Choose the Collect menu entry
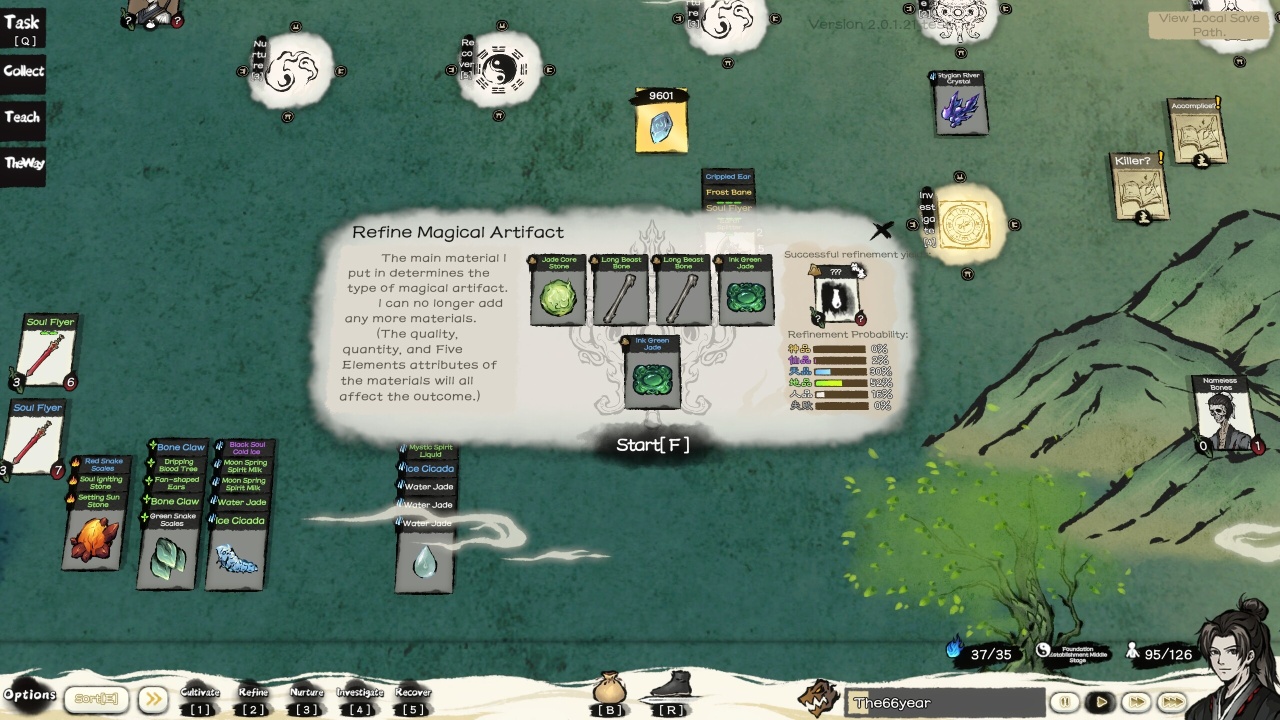 coord(23,71)
